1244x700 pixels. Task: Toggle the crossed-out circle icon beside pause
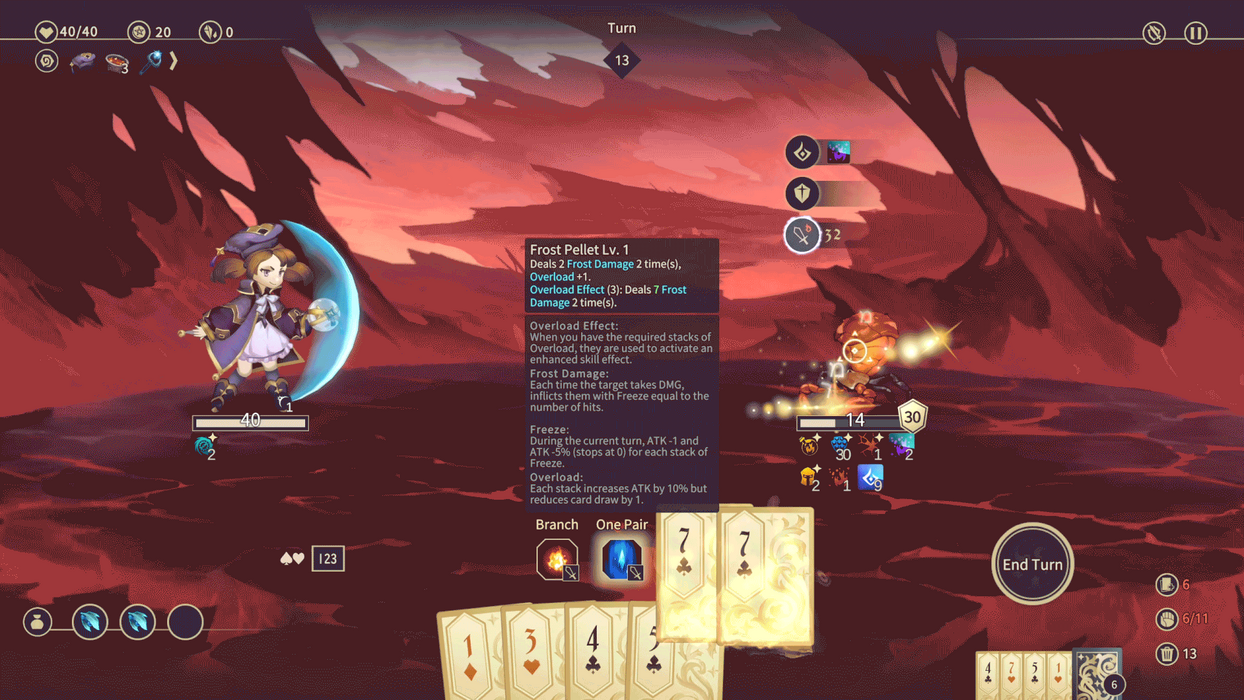pos(1154,33)
